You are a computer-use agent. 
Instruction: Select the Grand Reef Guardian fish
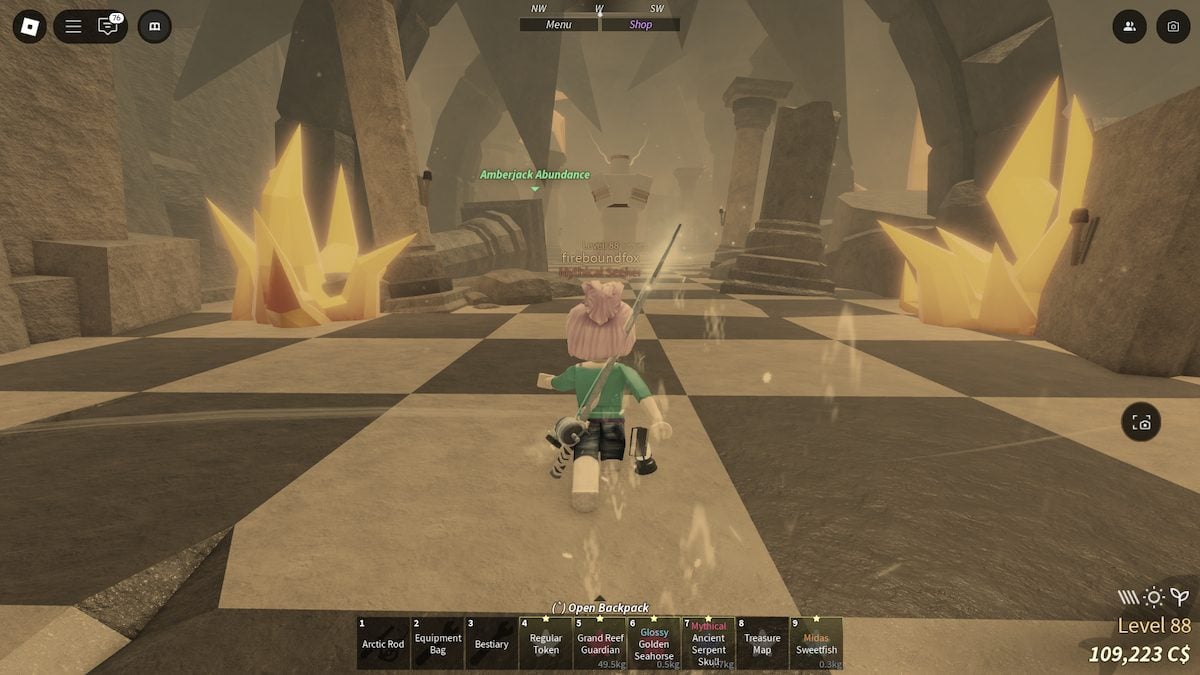(x=600, y=643)
